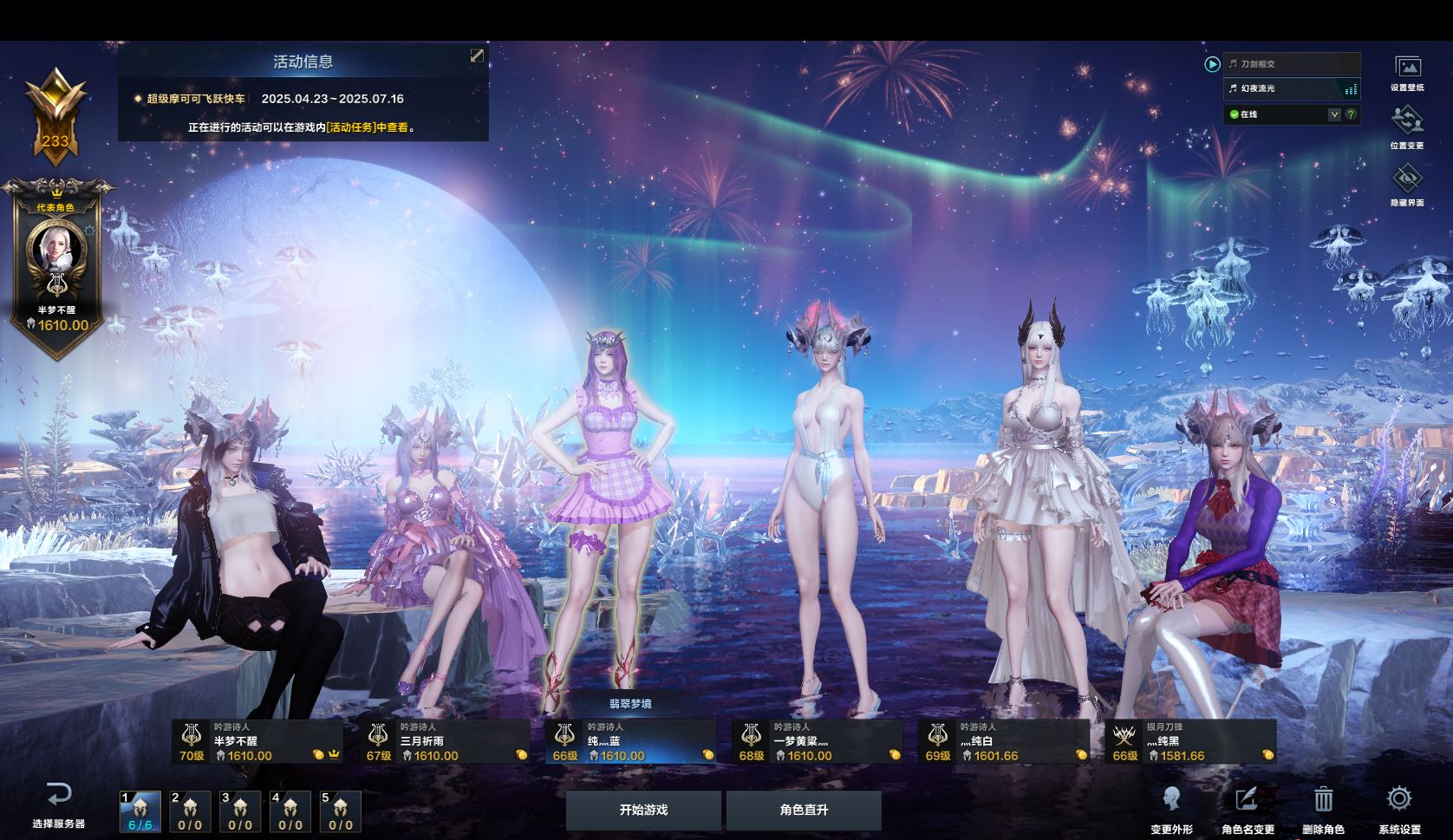This screenshot has width=1453, height=840.
Task: Open 角色名变更 name change
Action: (x=1248, y=809)
